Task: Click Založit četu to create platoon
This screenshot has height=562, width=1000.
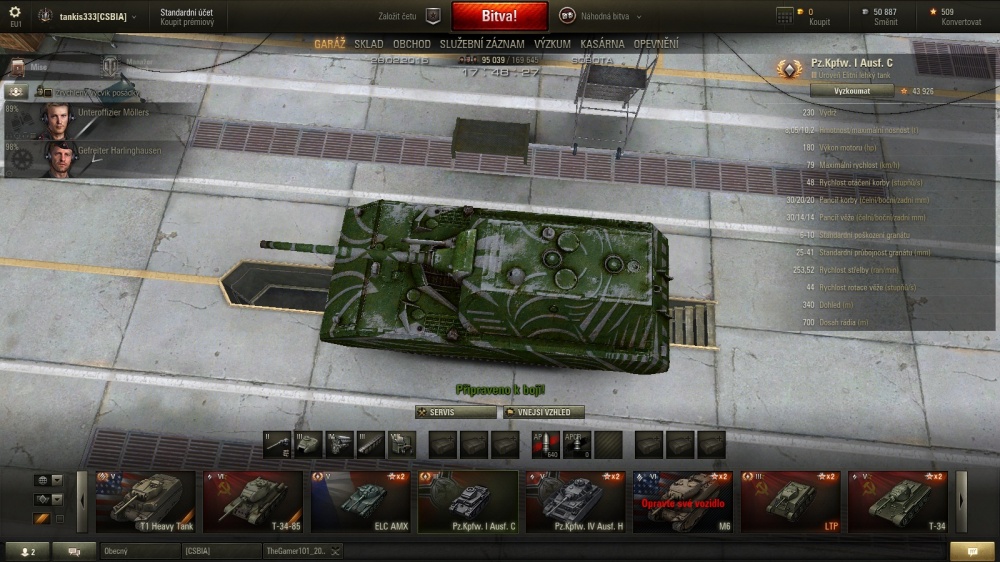Action: point(410,16)
